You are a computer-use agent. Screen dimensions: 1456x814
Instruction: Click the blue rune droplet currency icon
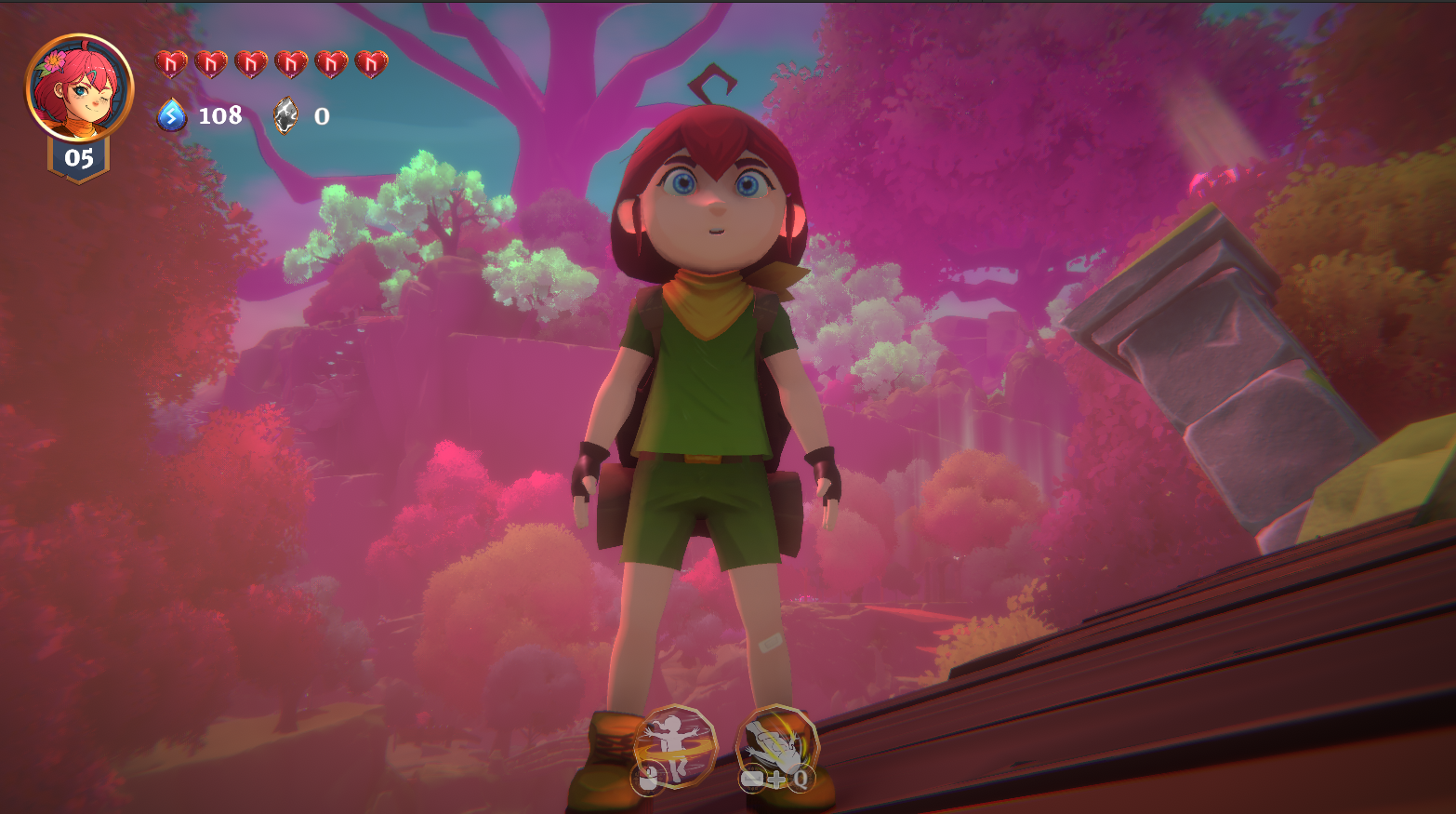pos(171,117)
